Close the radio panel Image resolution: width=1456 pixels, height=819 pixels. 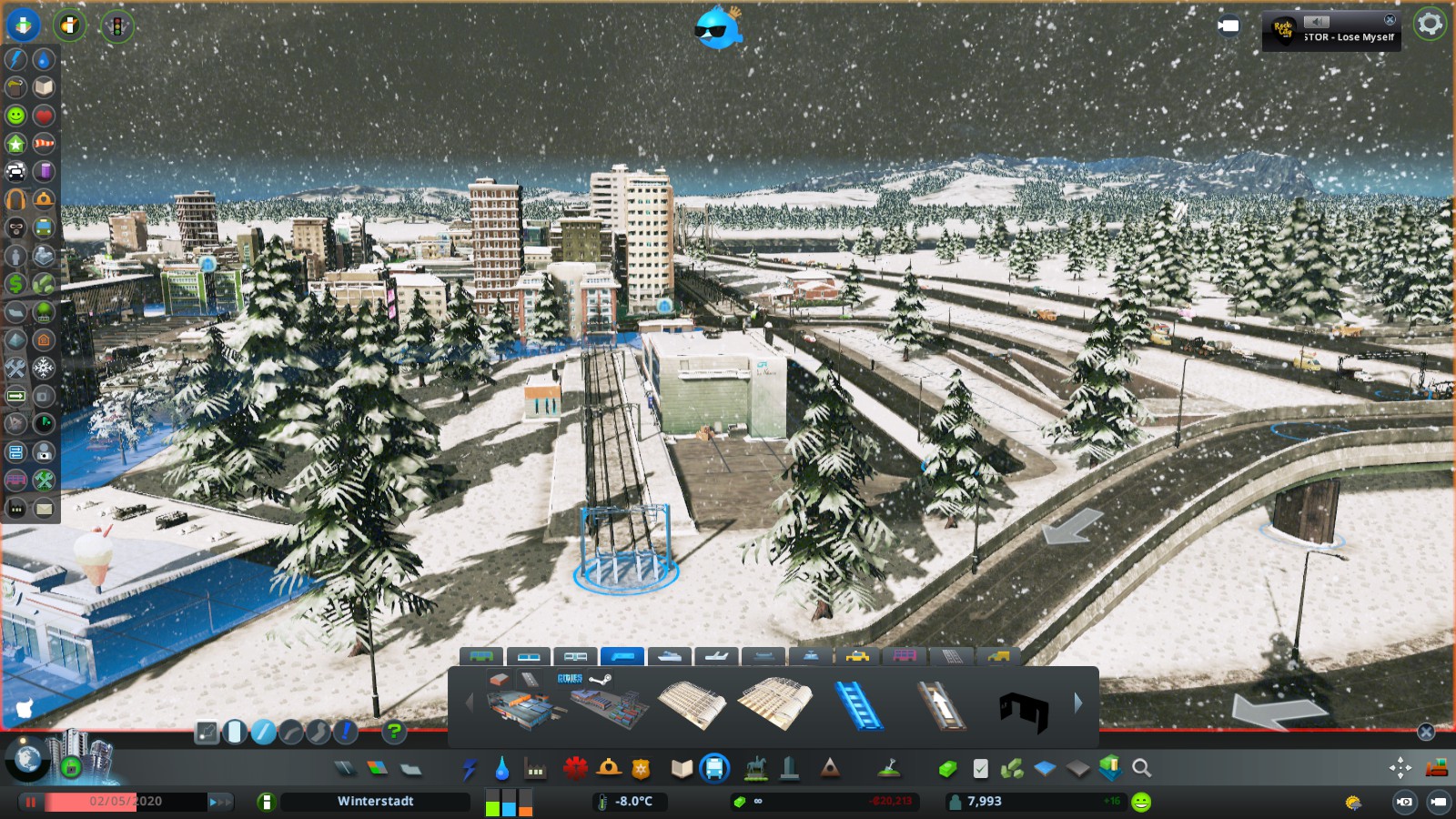pyautogui.click(x=1390, y=19)
